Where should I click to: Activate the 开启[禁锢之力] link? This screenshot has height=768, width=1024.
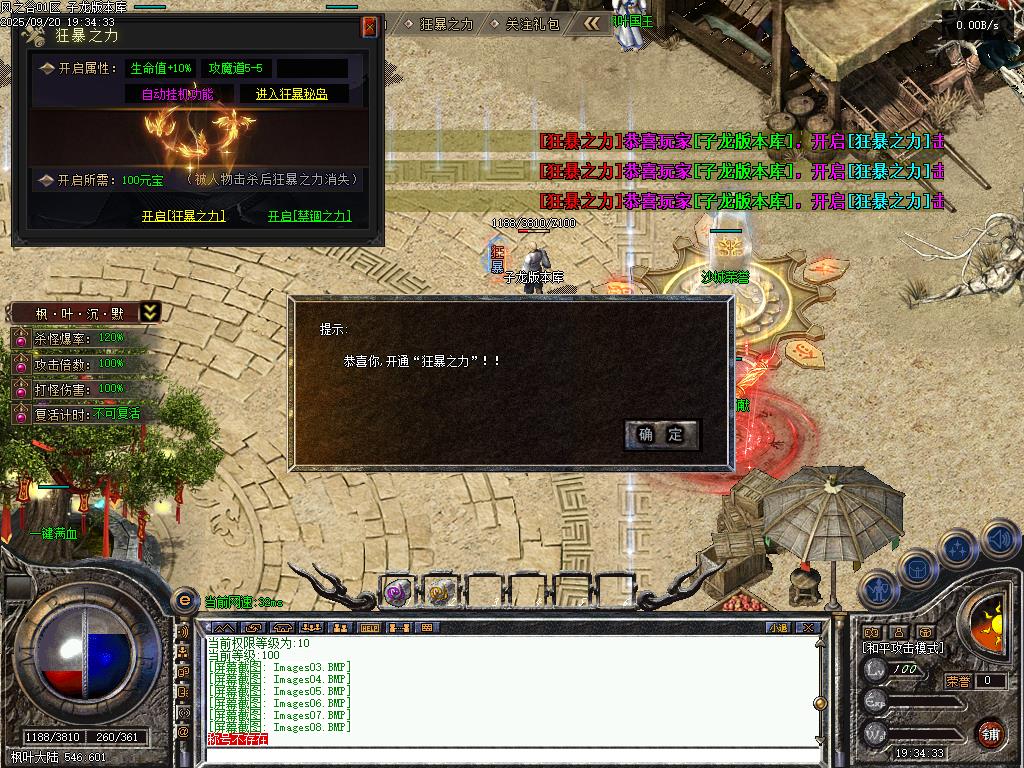click(310, 216)
